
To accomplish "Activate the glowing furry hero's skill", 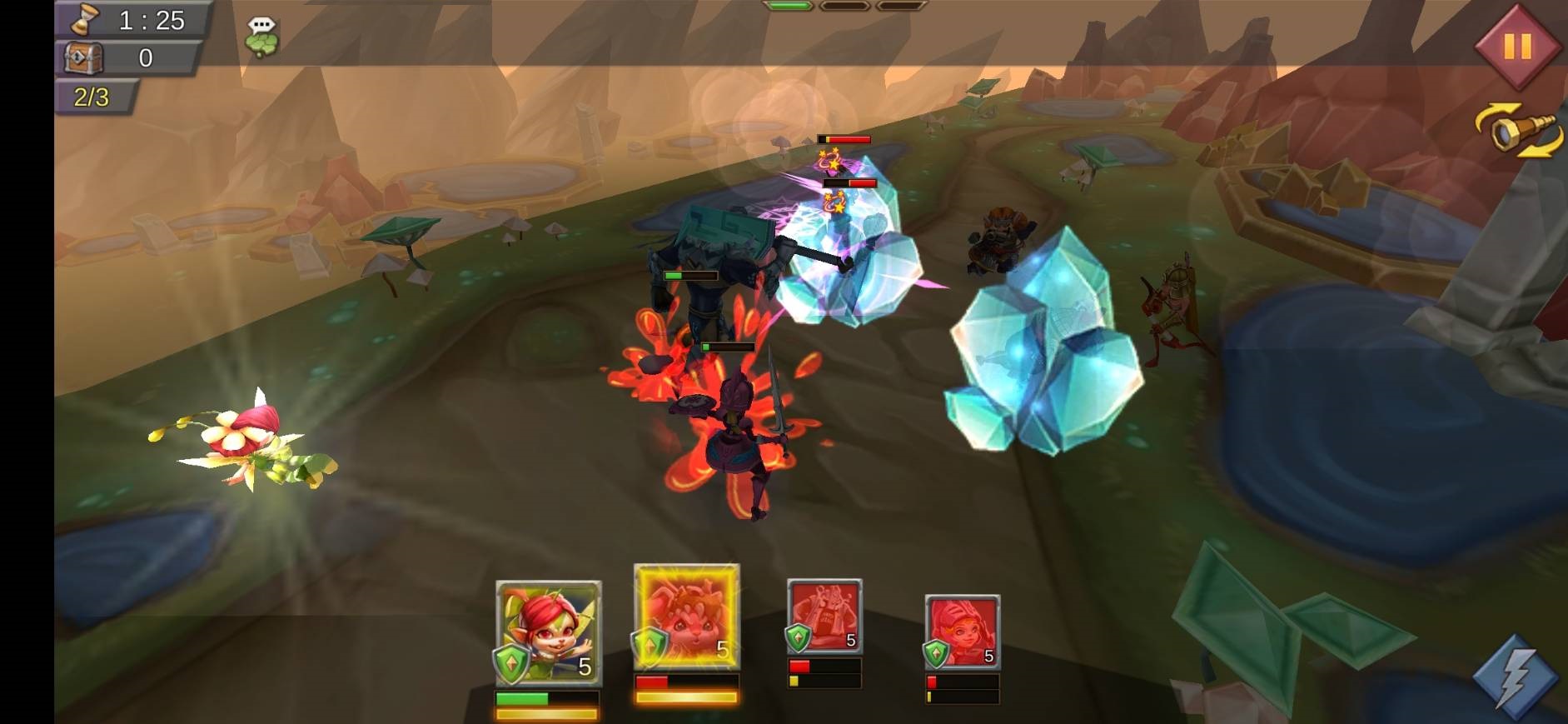I will (686, 617).
